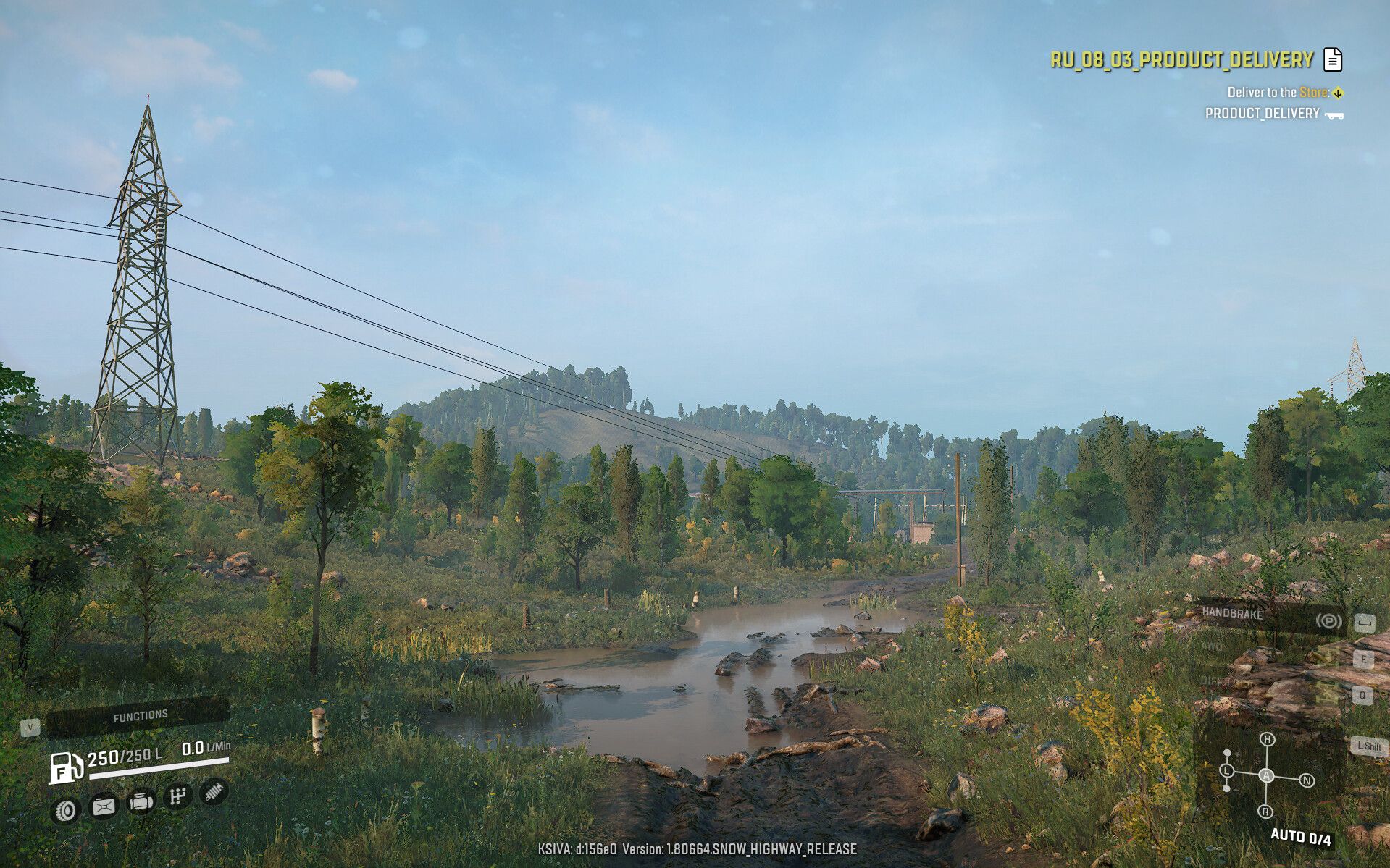Image resolution: width=1390 pixels, height=868 pixels.
Task: Check the engine status icon
Action: [141, 802]
